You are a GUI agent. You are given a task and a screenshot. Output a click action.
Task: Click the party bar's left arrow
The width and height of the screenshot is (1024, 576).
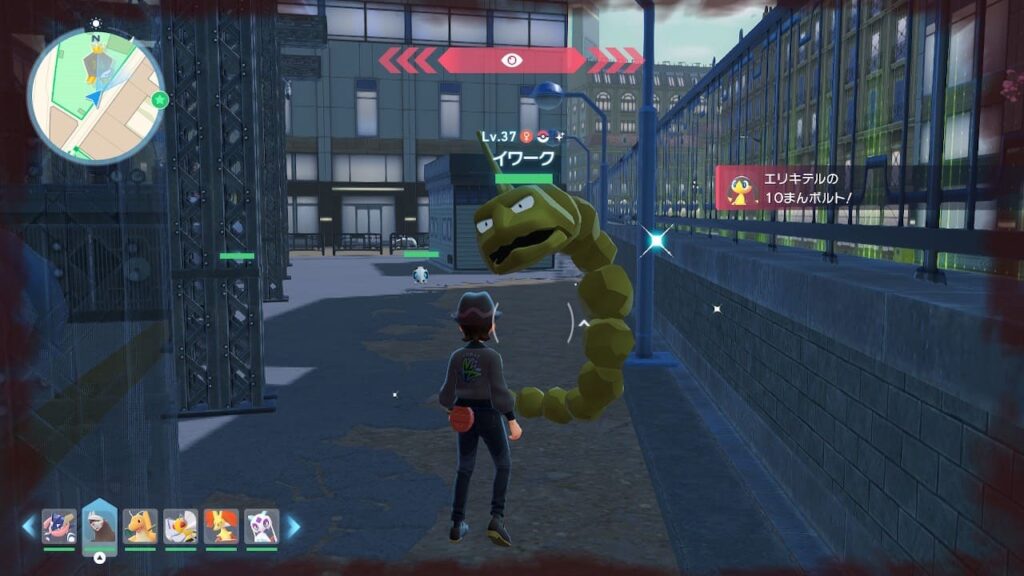click(28, 527)
